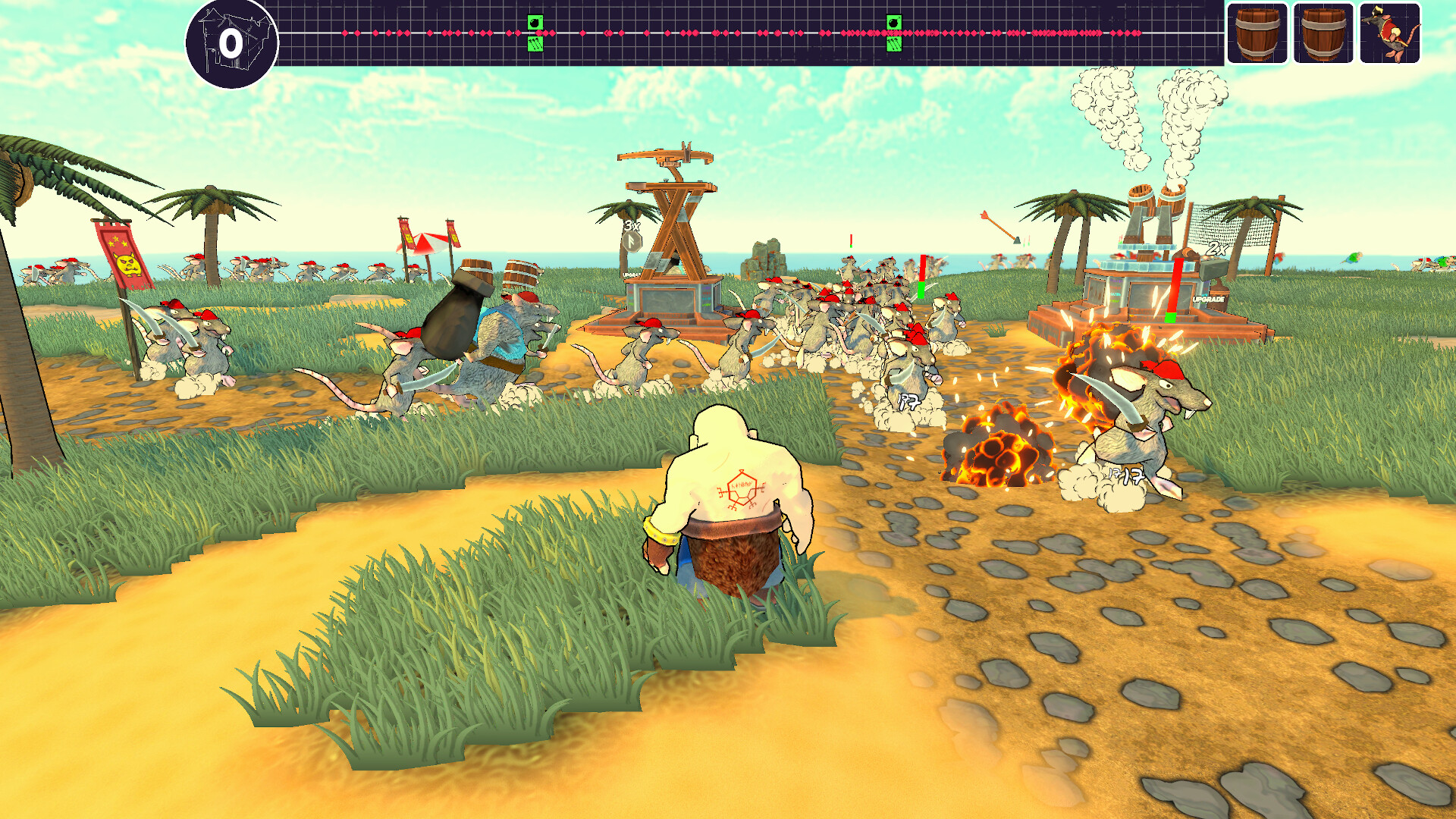Click the UPGRADE label on the smoking brewery tower
Viewport: 1456px width, 819px height.
pyautogui.click(x=1207, y=299)
